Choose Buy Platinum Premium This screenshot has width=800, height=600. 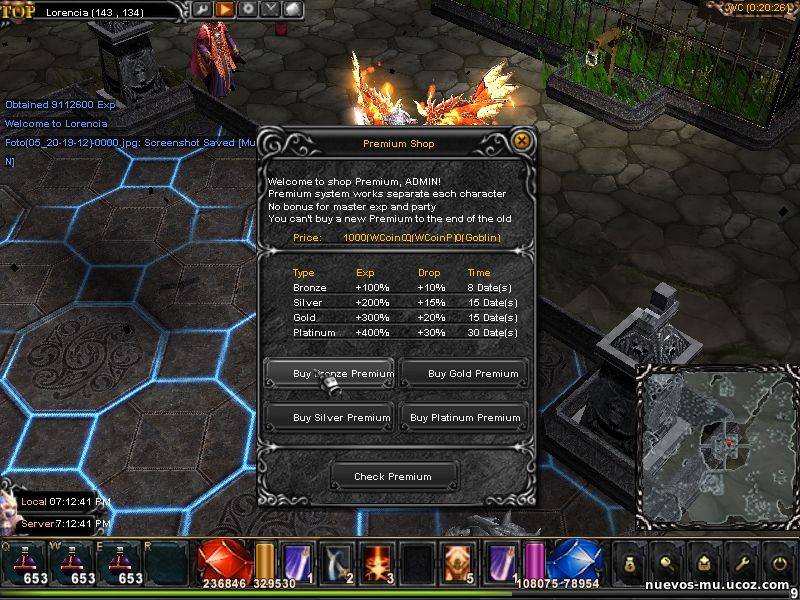[x=464, y=418]
